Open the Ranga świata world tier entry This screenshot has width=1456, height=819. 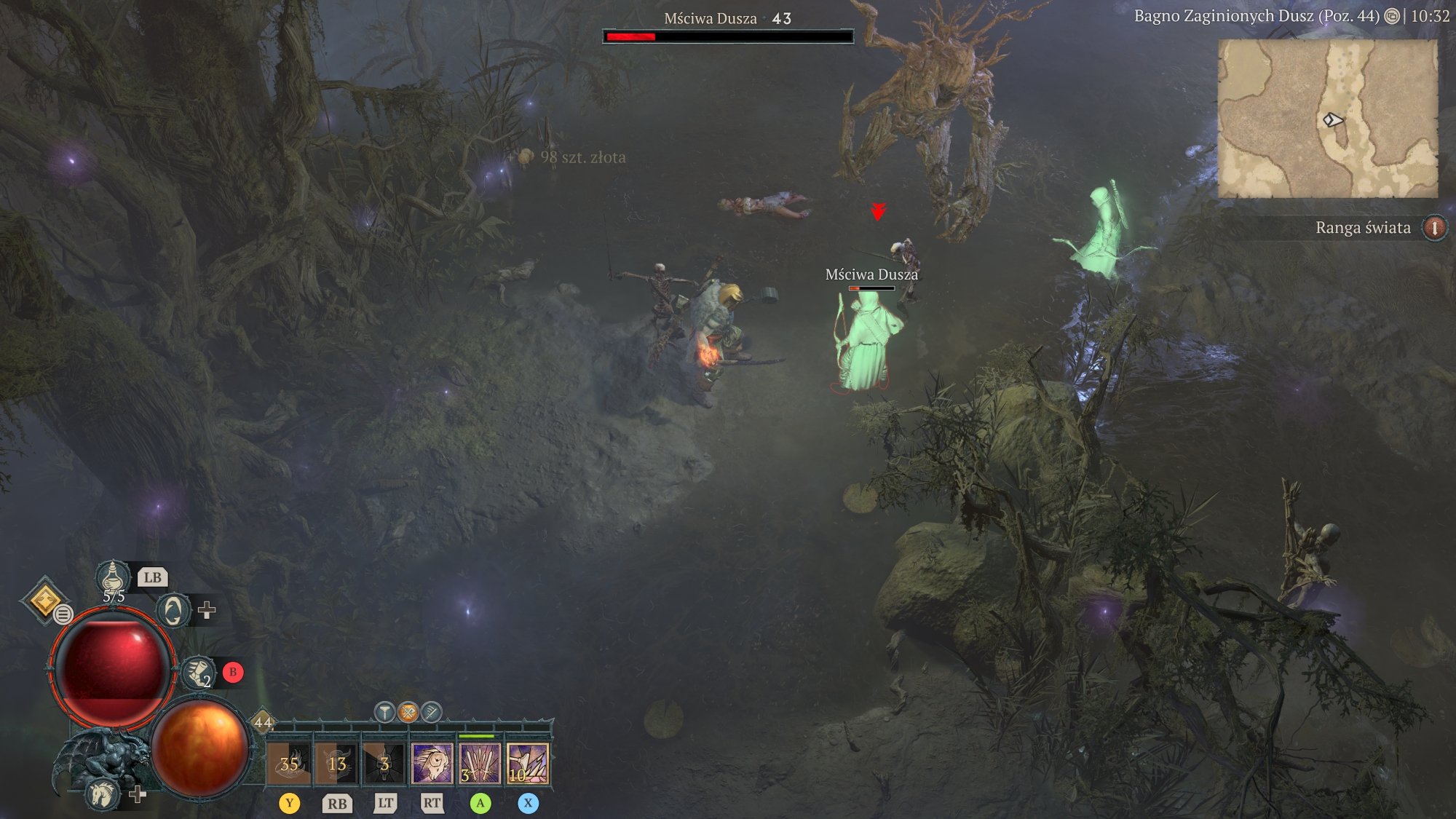(x=1363, y=228)
